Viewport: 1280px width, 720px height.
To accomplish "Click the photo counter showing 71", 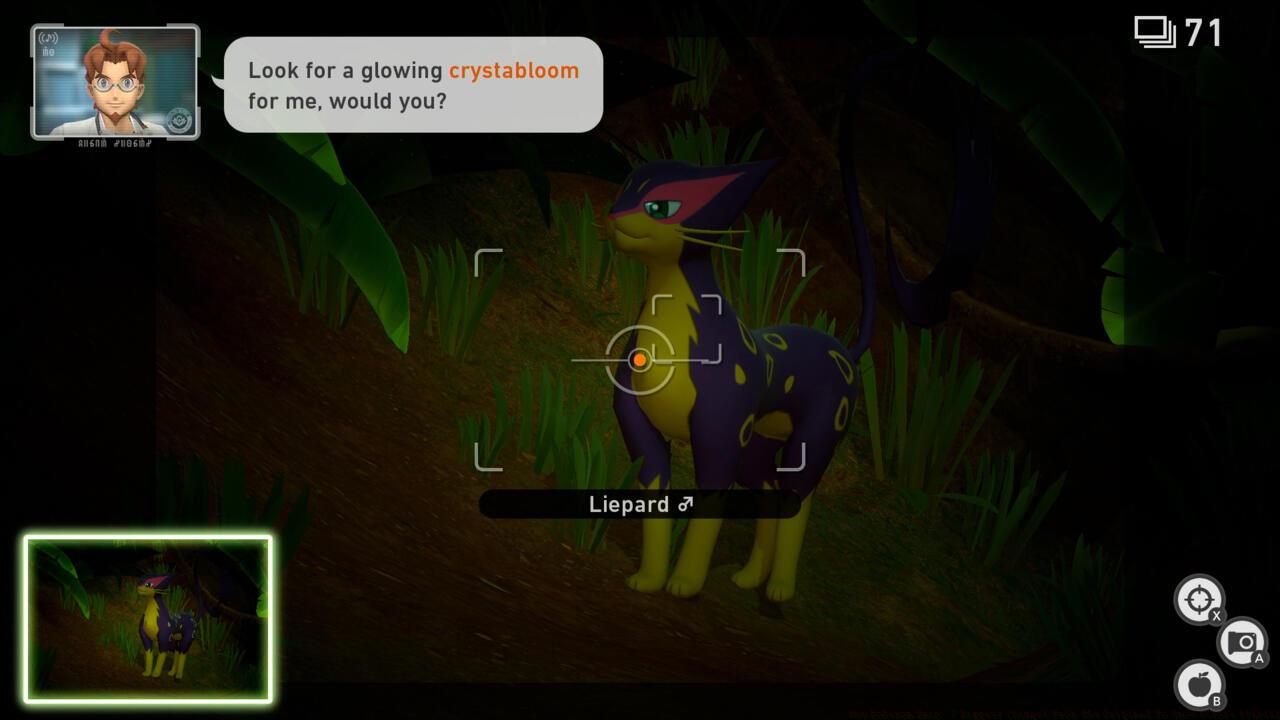I will [1204, 31].
